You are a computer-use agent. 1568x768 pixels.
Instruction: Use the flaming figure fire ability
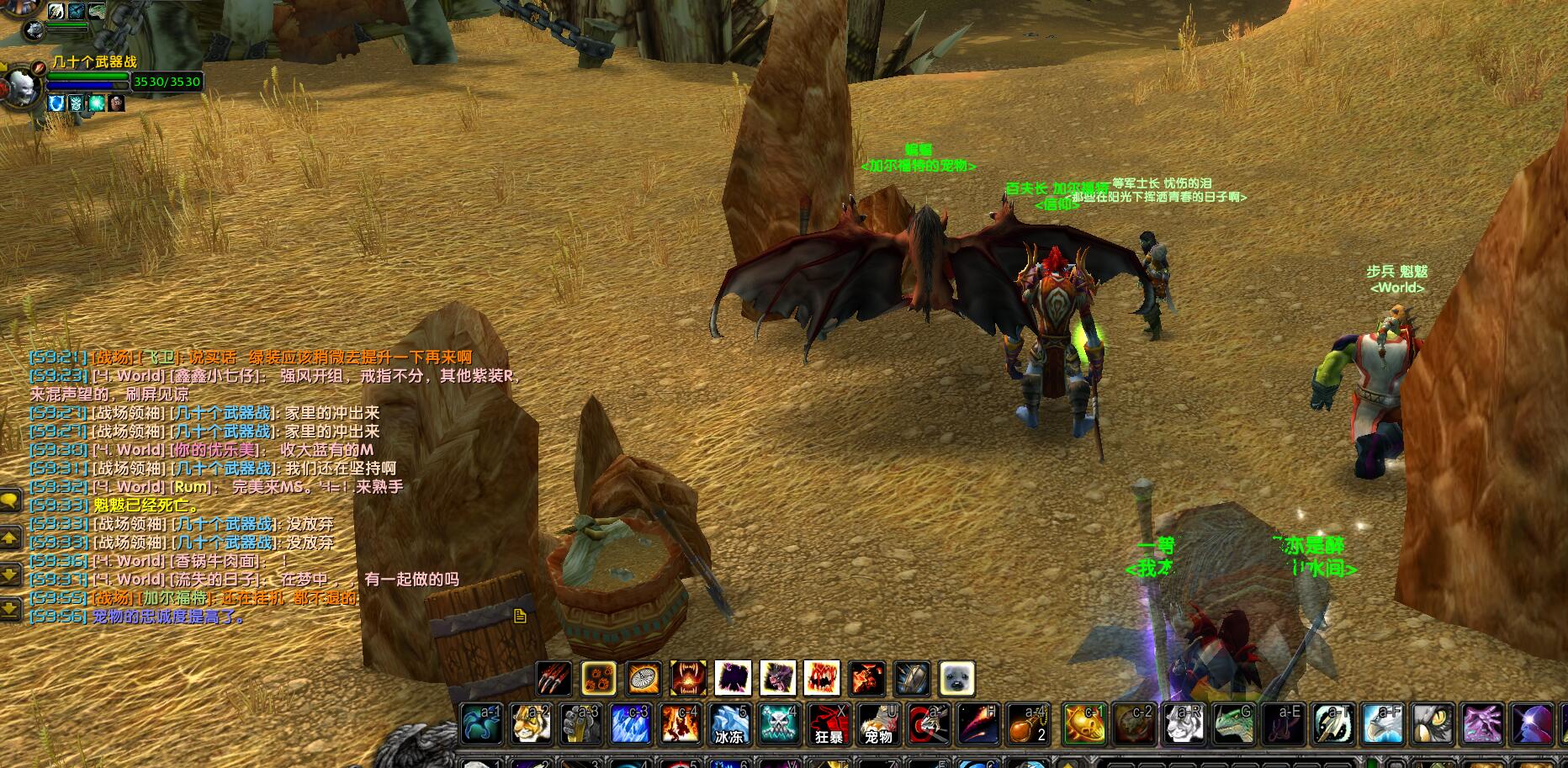coord(680,724)
